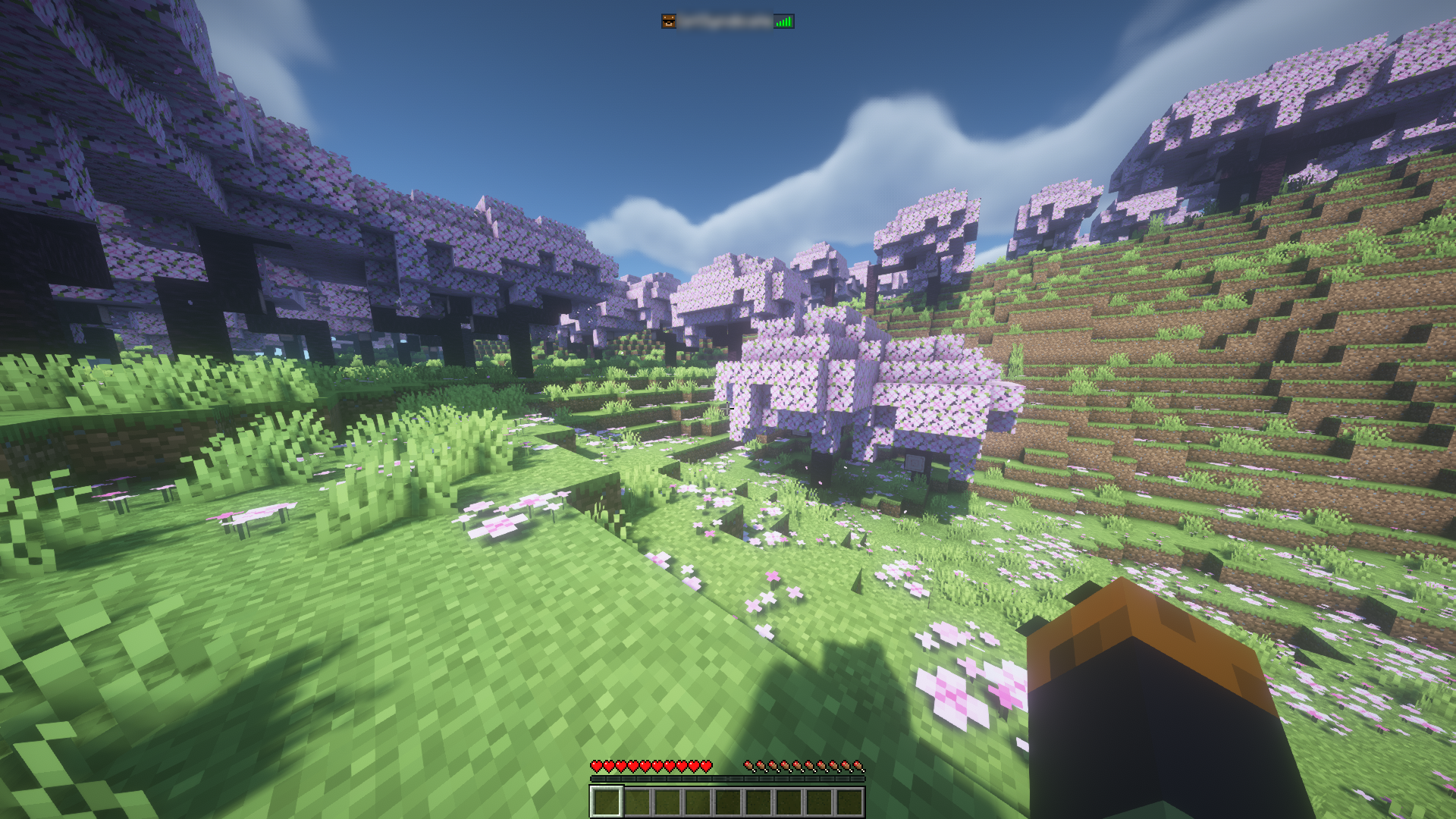Click the sign attached under the cherry tree
The height and width of the screenshot is (819, 1456).
point(914,463)
